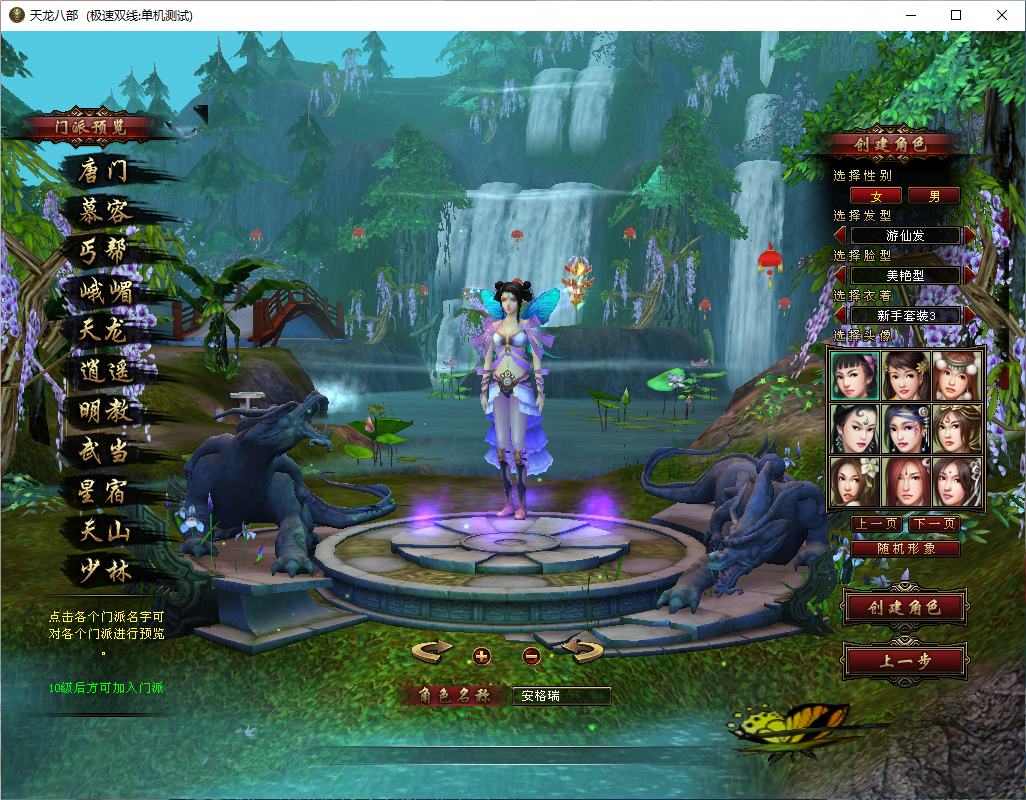Switch to the next hairstyle after 游仙发
This screenshot has width=1026, height=800.
click(x=970, y=236)
